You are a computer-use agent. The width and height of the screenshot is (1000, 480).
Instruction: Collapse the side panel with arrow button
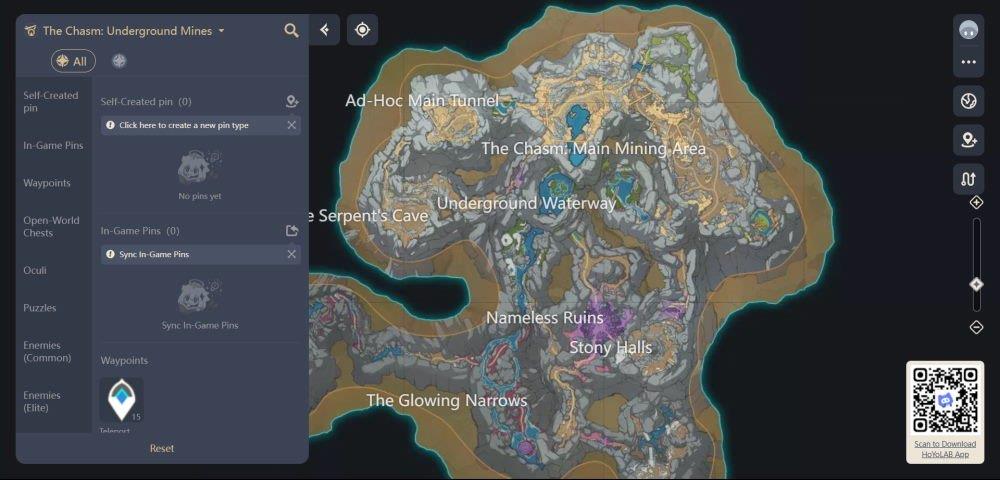324,30
